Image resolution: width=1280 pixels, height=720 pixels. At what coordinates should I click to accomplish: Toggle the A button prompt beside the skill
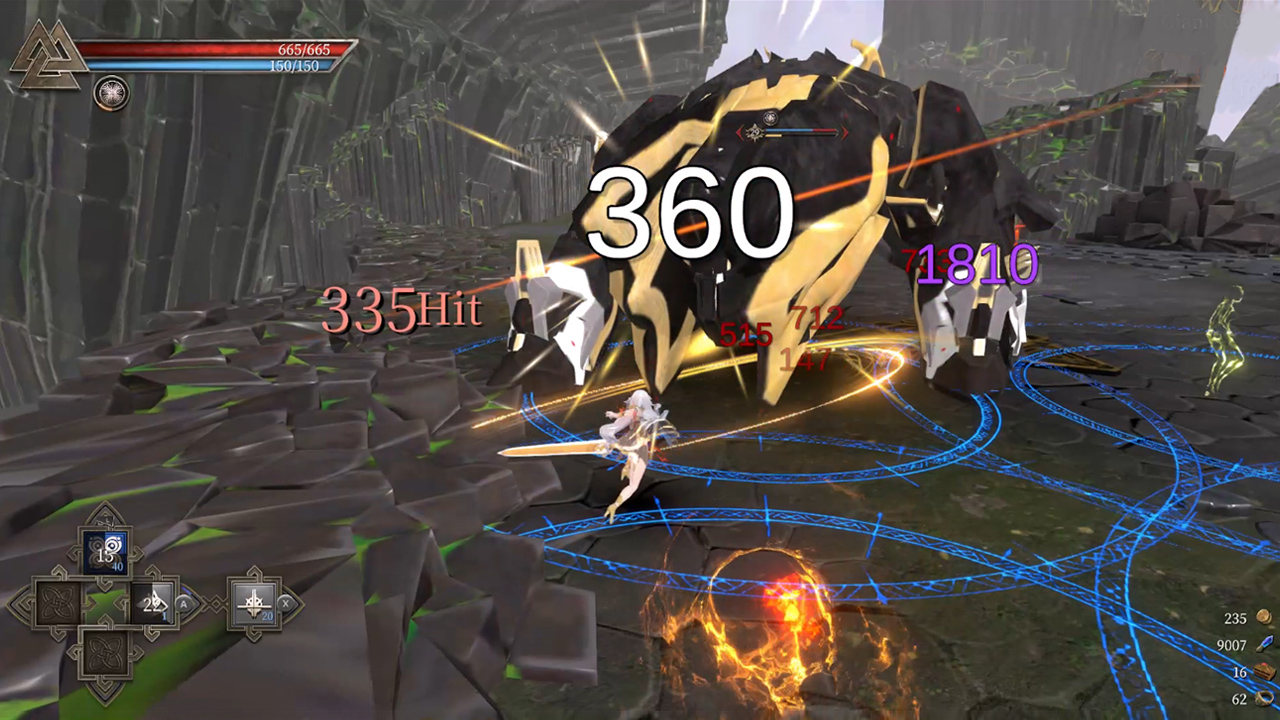[x=184, y=604]
